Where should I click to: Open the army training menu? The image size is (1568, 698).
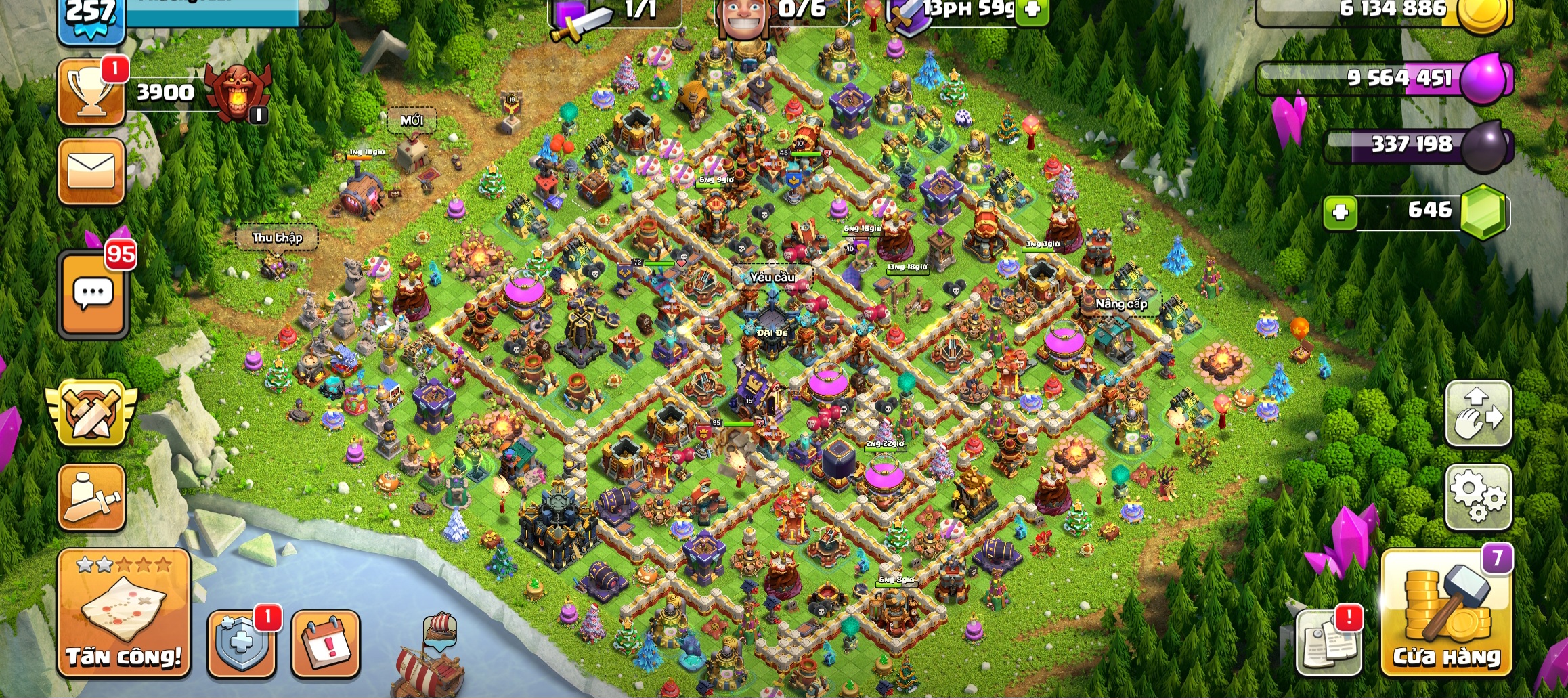click(x=91, y=498)
